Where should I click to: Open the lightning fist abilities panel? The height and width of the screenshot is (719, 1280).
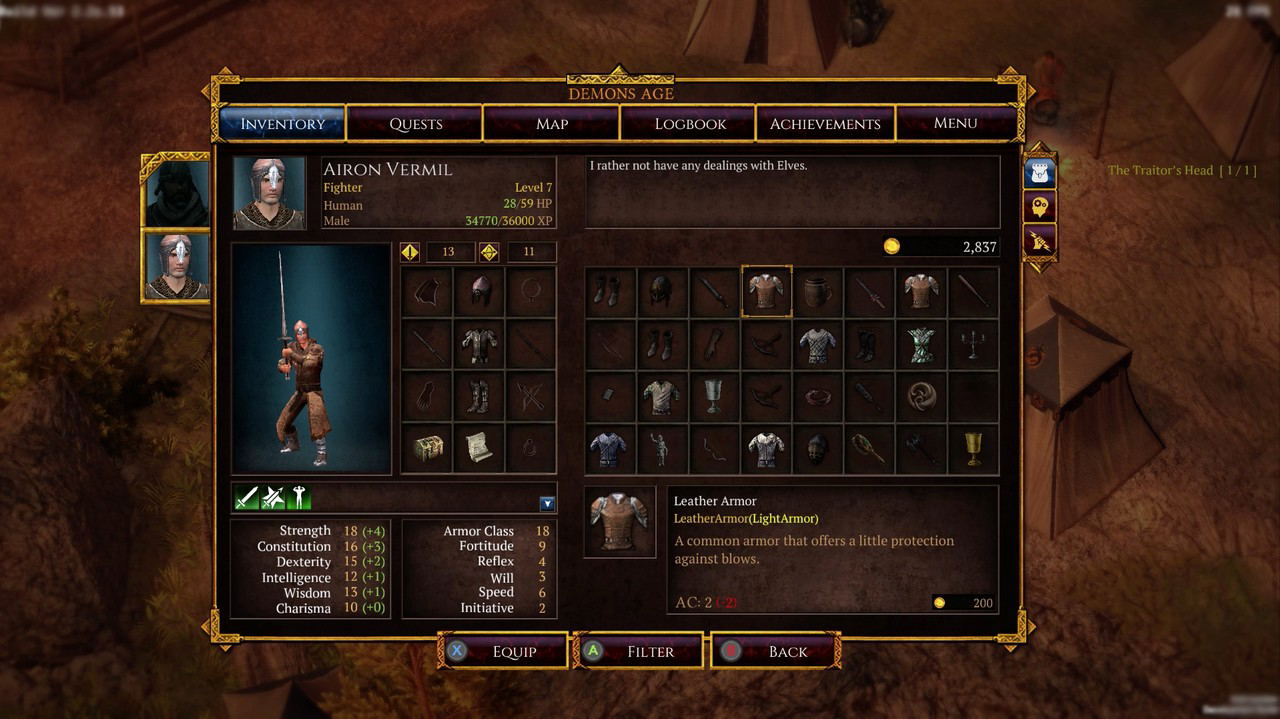tap(1039, 241)
